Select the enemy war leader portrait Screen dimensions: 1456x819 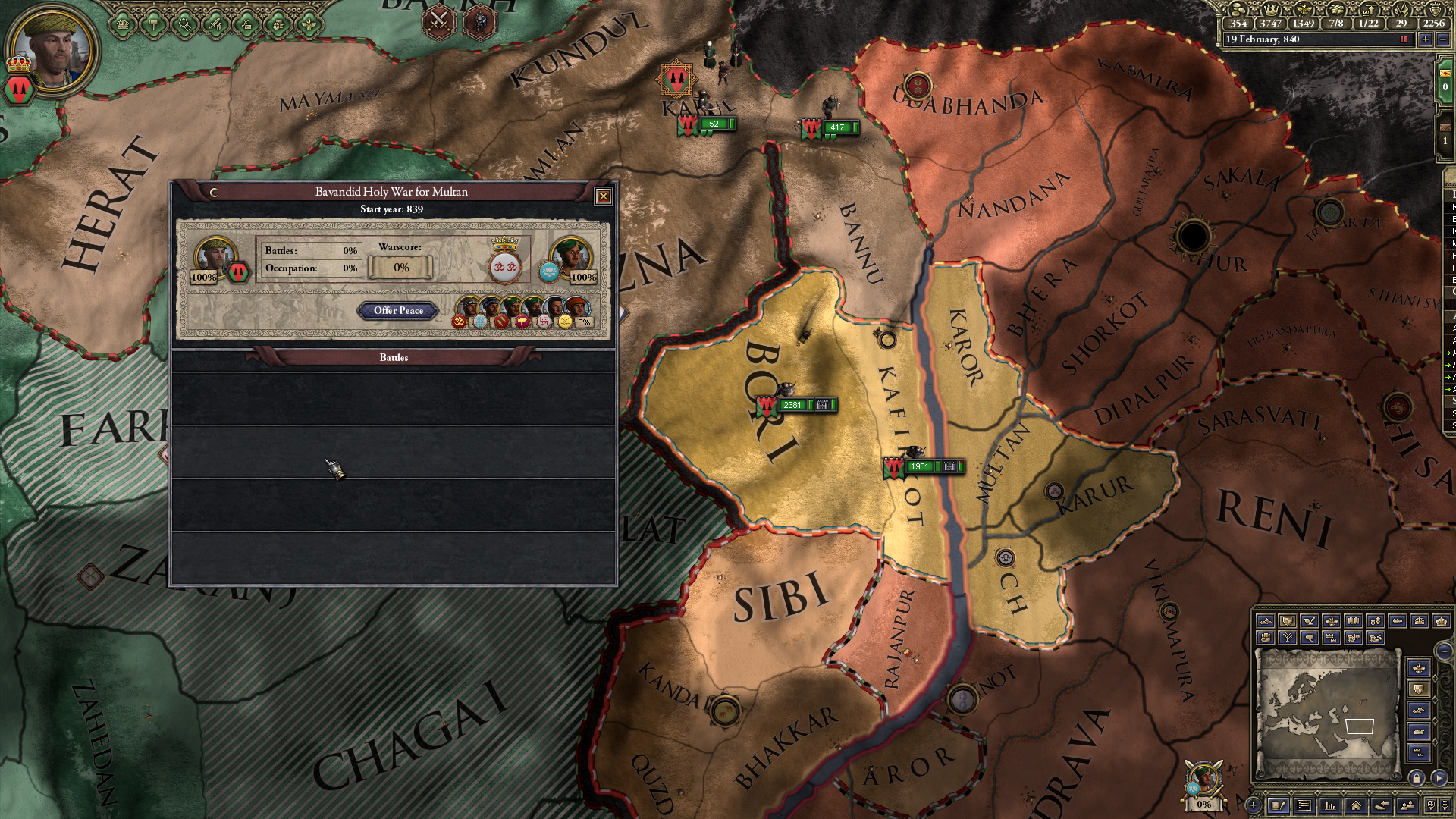tap(570, 256)
